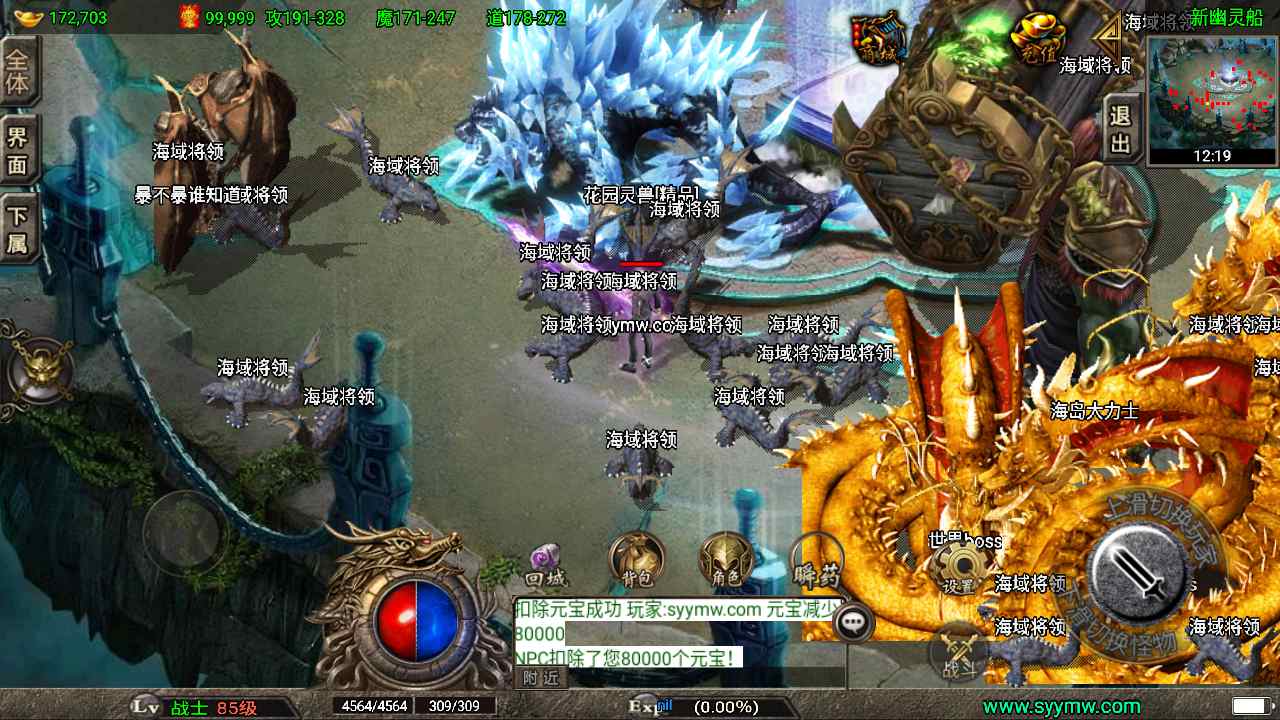This screenshot has width=1280, height=720.
Task: Use the 回城 return-to-town scroll
Action: 546,563
